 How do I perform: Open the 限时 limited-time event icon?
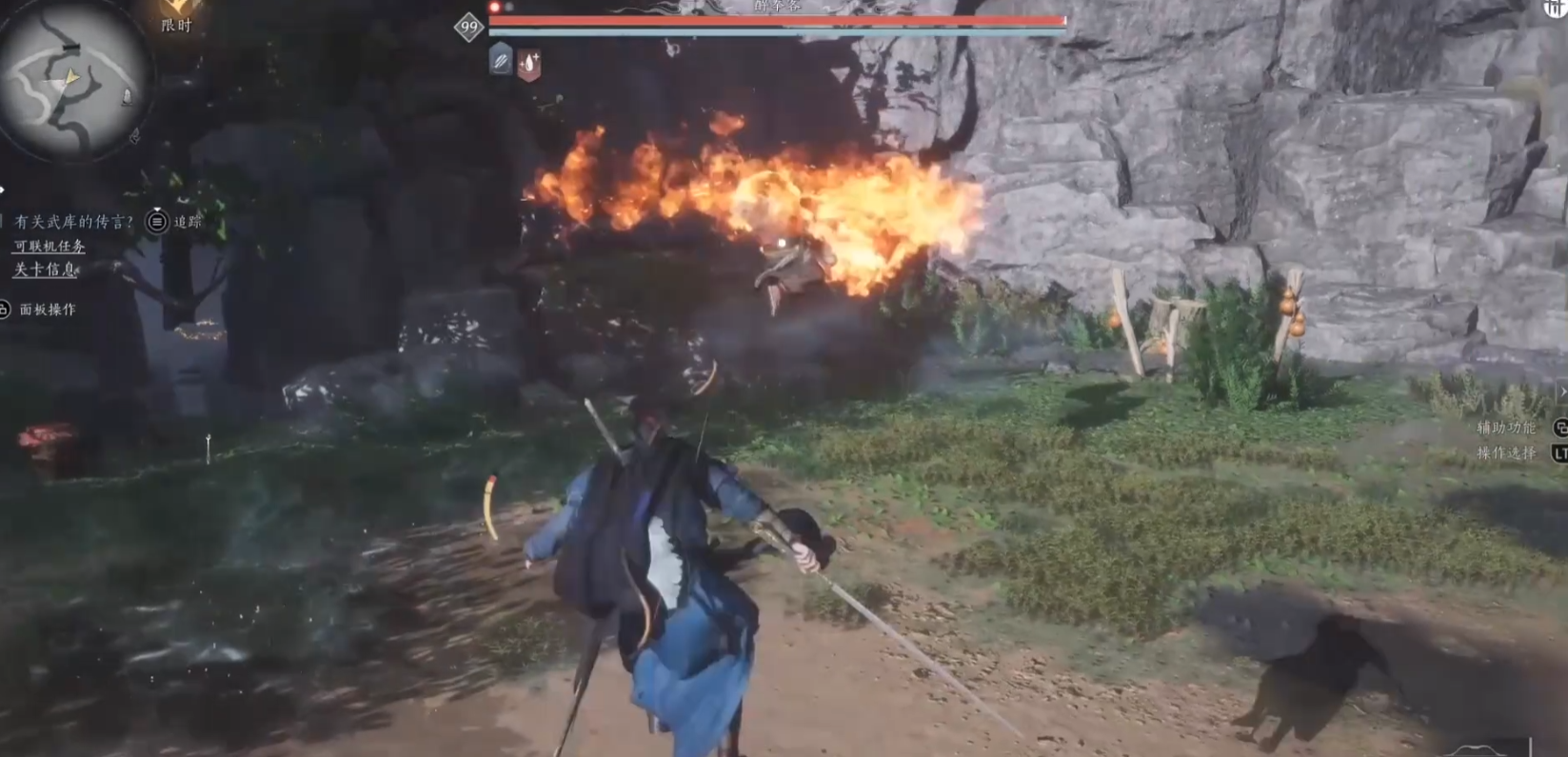(177, 16)
